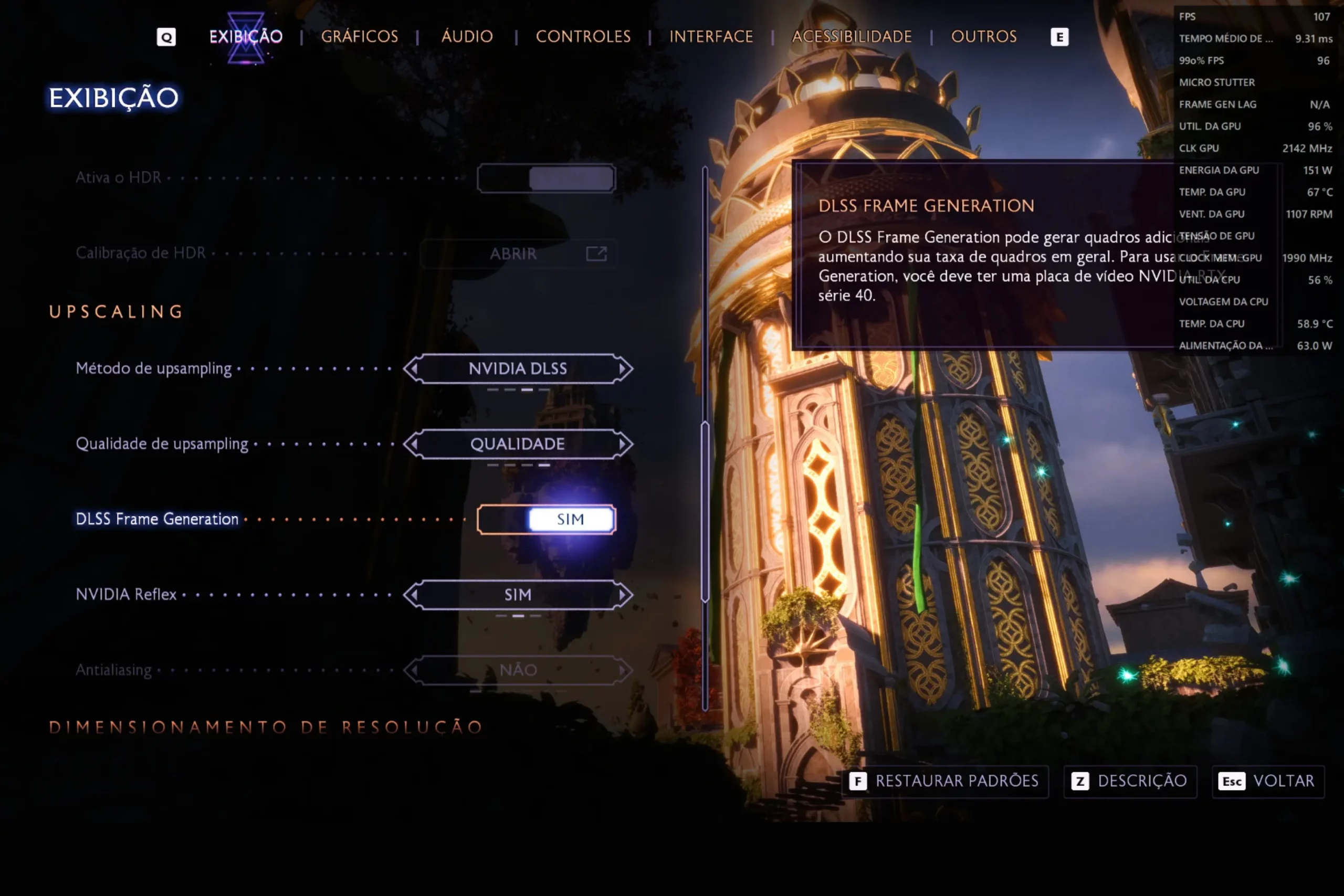Click right arrow on NVIDIA Reflex
Screen dimensions: 1344x896
tap(623, 595)
